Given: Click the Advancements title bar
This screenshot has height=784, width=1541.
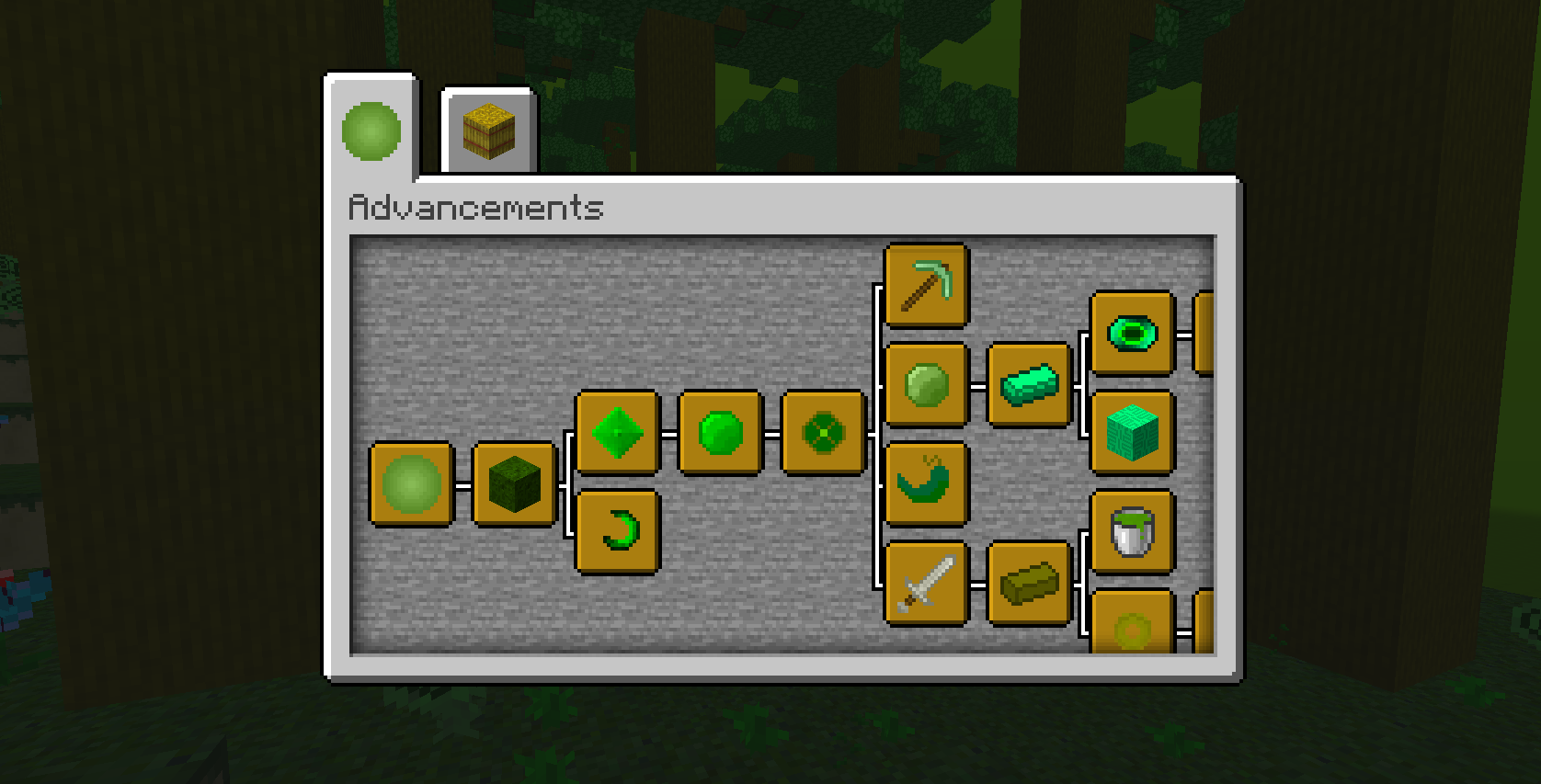Looking at the screenshot, I should coord(474,209).
